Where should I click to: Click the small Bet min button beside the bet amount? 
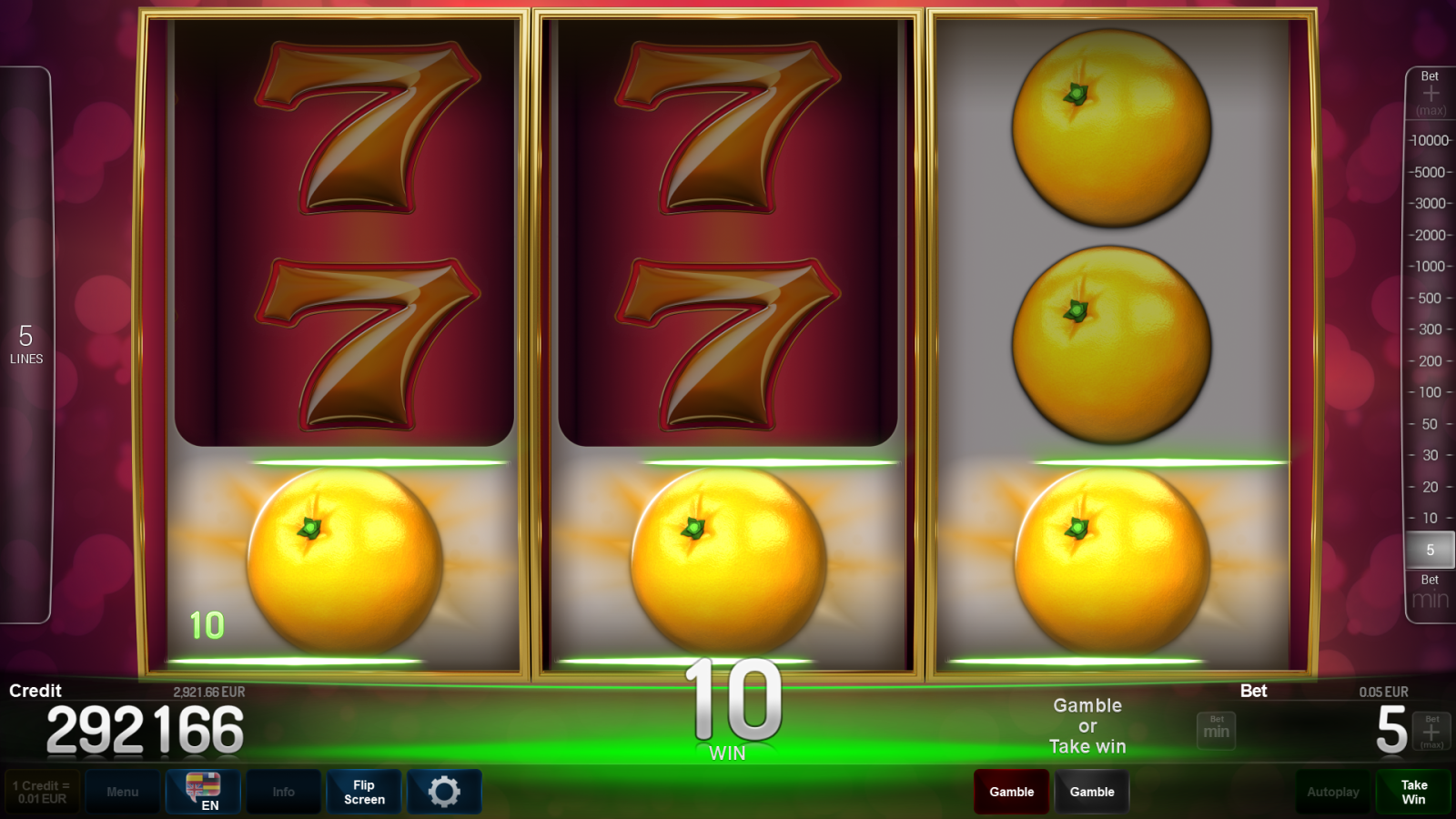1216,730
